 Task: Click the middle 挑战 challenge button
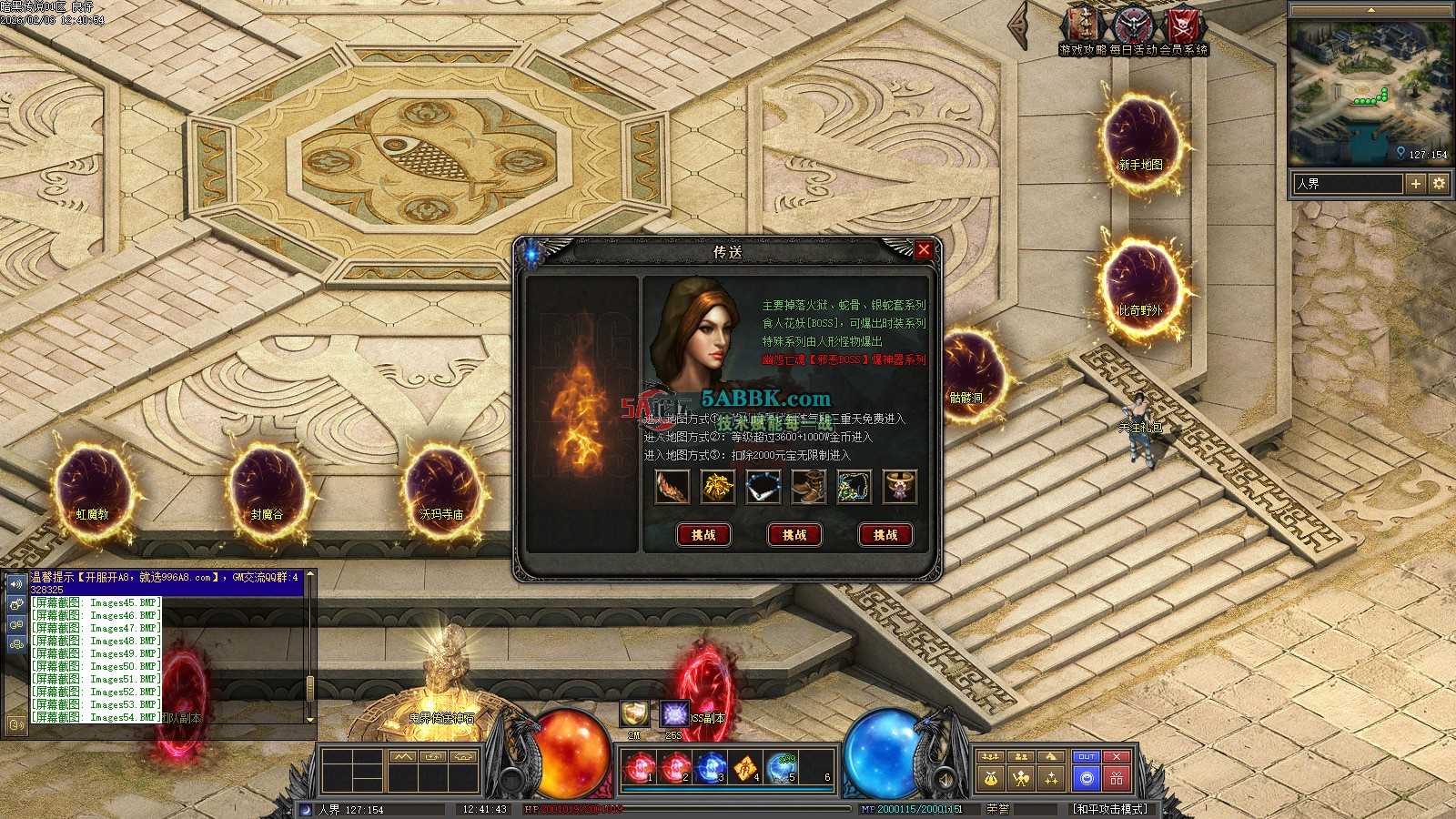pos(794,535)
